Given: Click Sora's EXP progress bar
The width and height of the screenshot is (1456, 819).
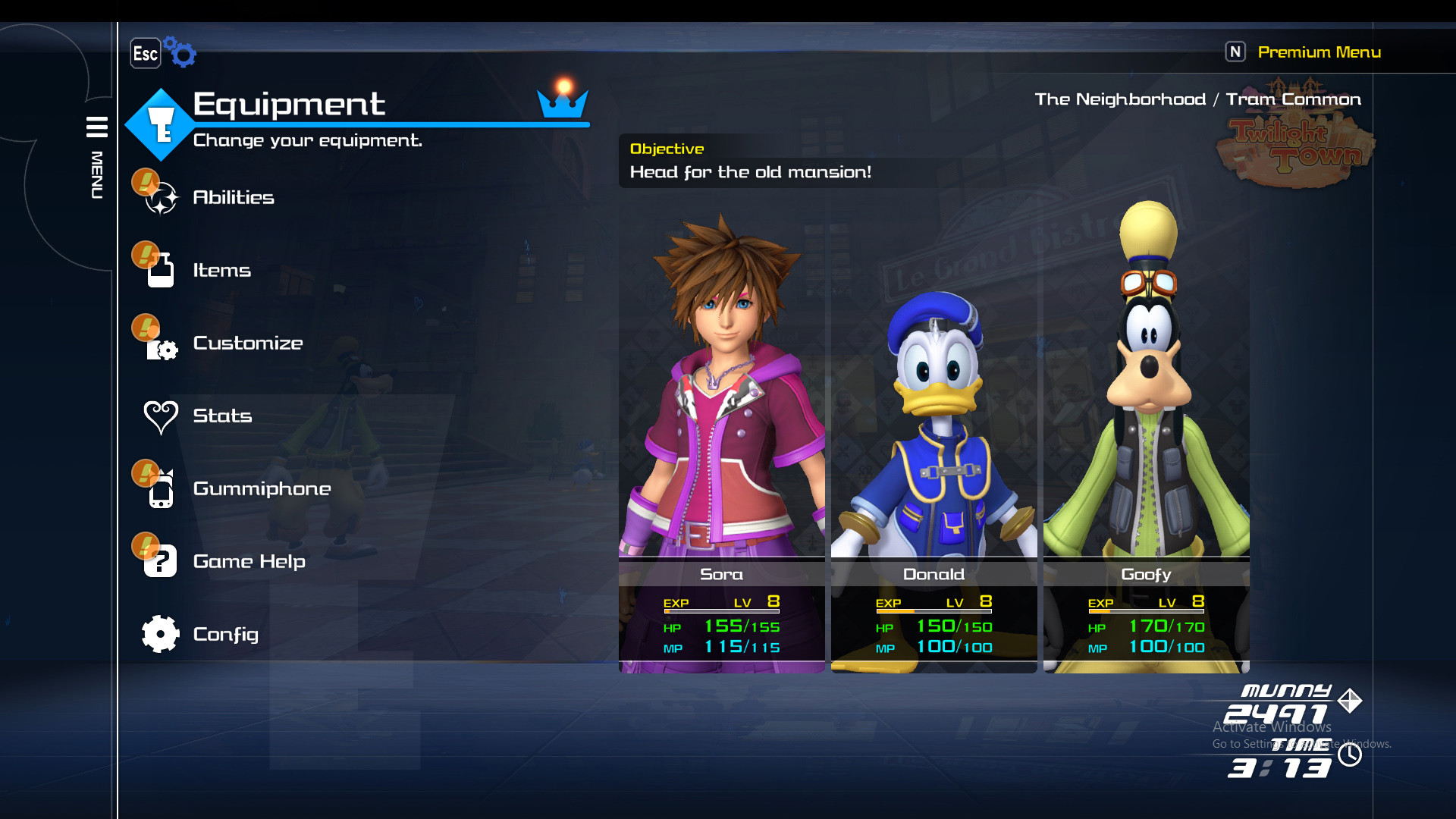Looking at the screenshot, I should (722, 611).
